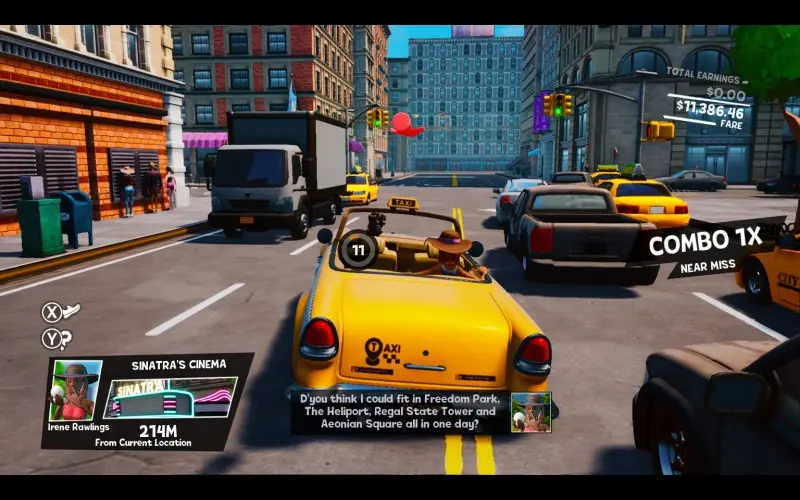Click the speaker portrait beside the dialogue
This screenshot has height=500, width=800.
click(x=531, y=412)
